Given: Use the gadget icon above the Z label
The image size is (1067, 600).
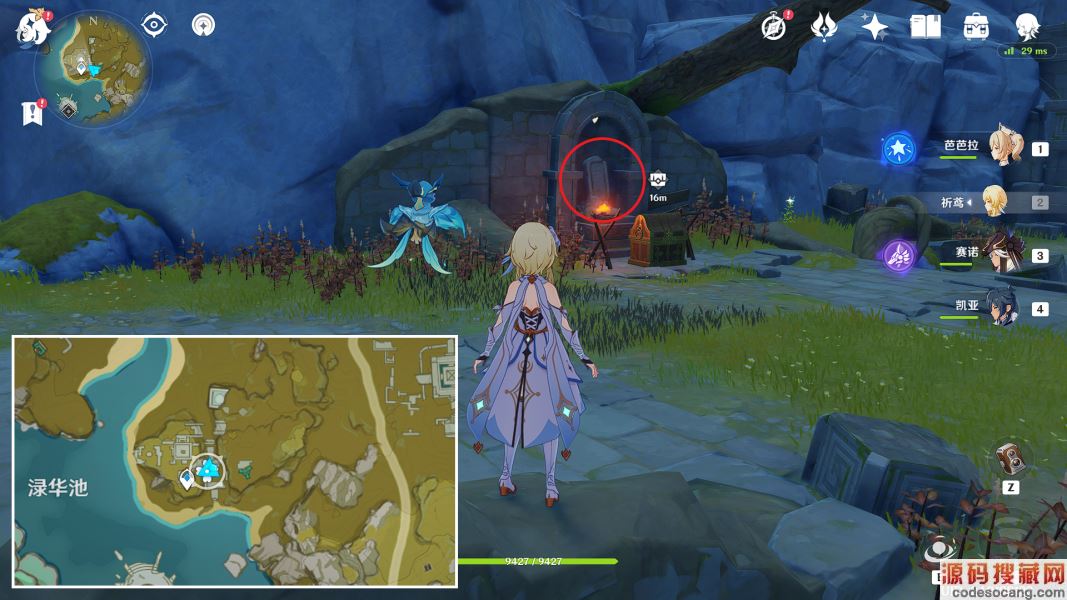Looking at the screenshot, I should (x=1011, y=459).
